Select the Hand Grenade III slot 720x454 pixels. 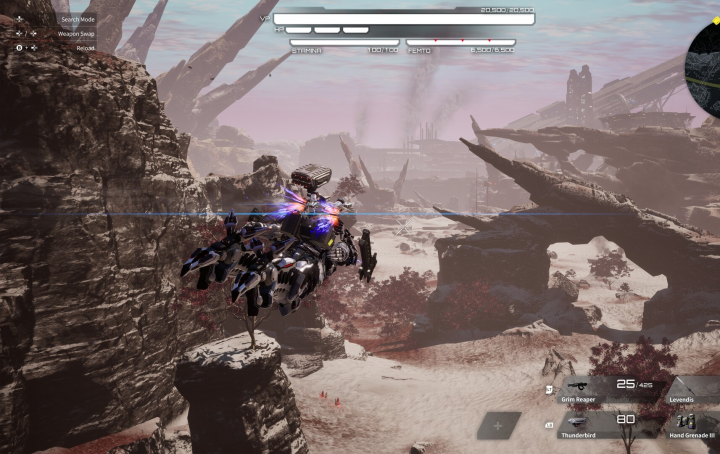pyautogui.click(x=694, y=426)
